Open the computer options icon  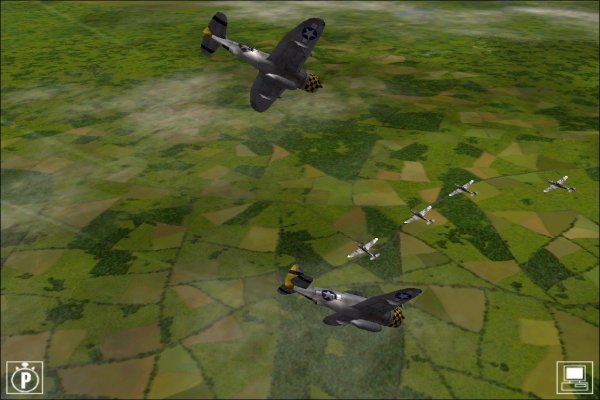pos(576,377)
